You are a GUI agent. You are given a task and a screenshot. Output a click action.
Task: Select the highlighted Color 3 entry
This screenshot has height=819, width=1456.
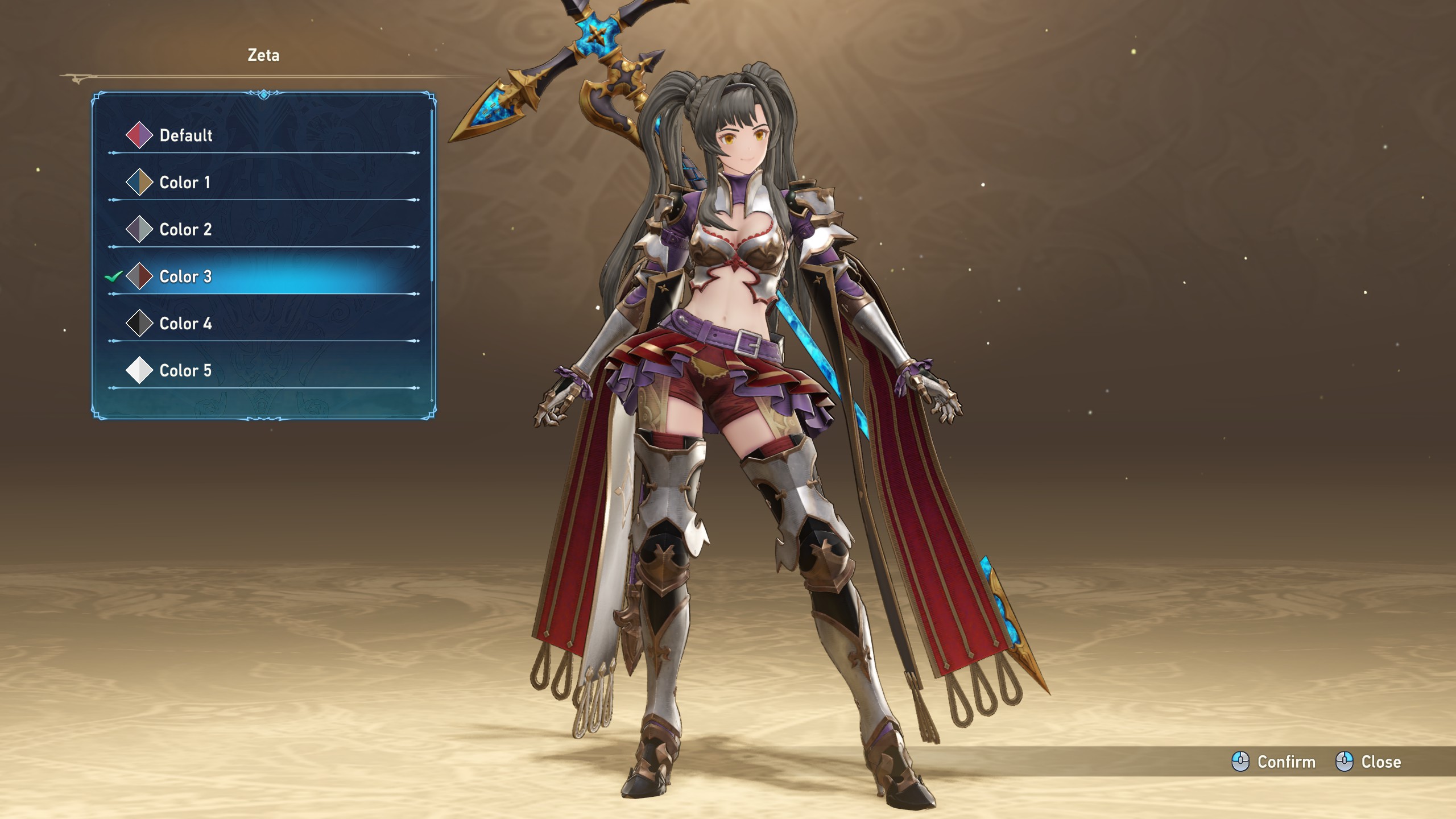point(185,277)
